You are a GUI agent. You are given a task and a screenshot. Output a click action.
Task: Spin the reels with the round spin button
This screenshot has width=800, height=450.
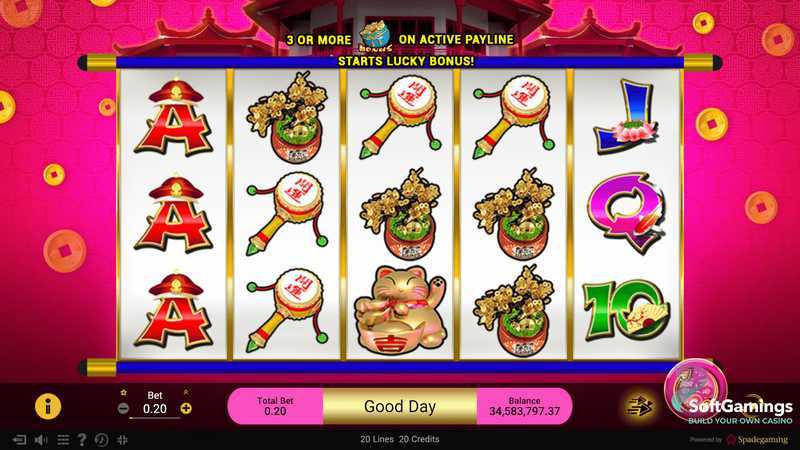696,390
